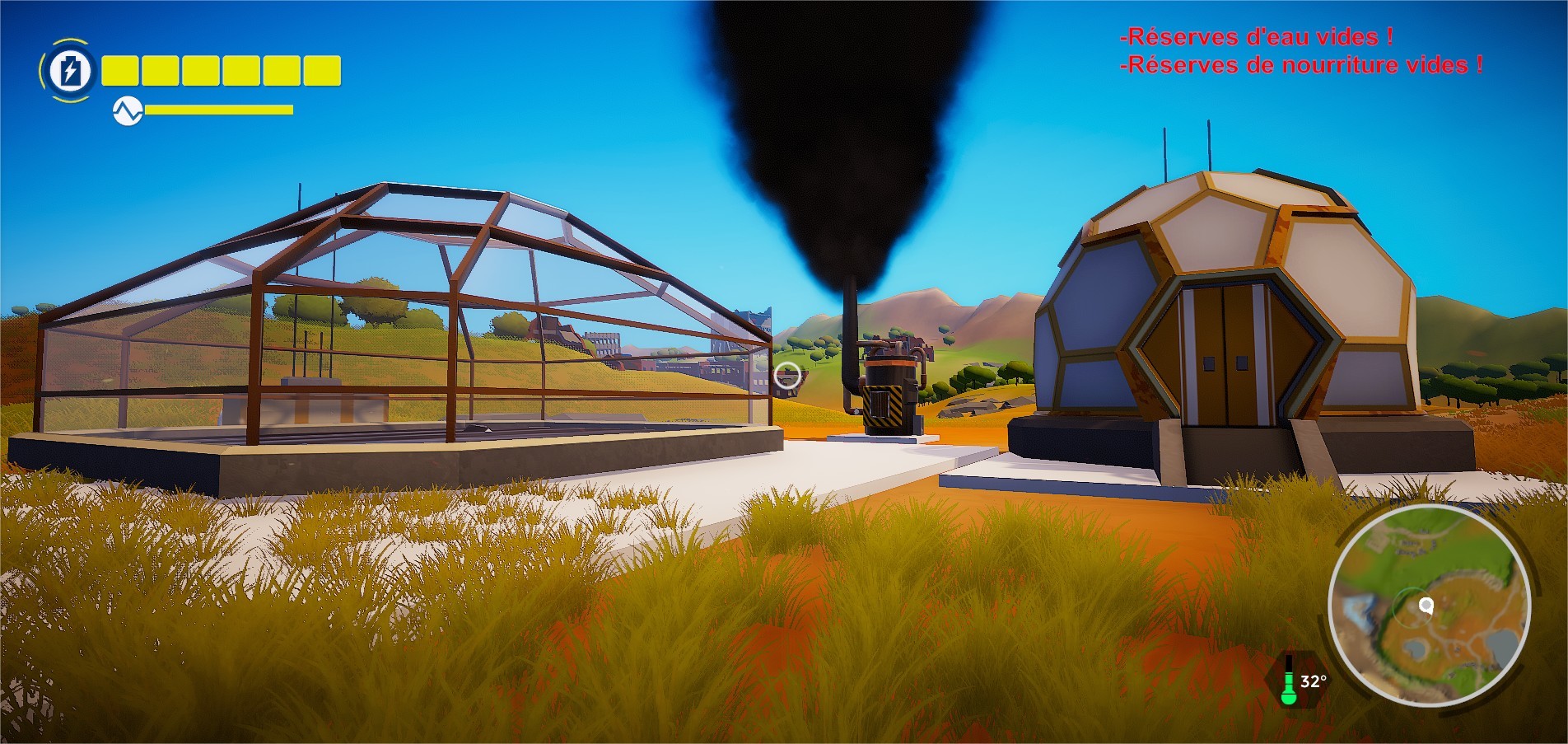Click the white wave stamina icon
This screenshot has width=1568, height=744.
(x=128, y=111)
